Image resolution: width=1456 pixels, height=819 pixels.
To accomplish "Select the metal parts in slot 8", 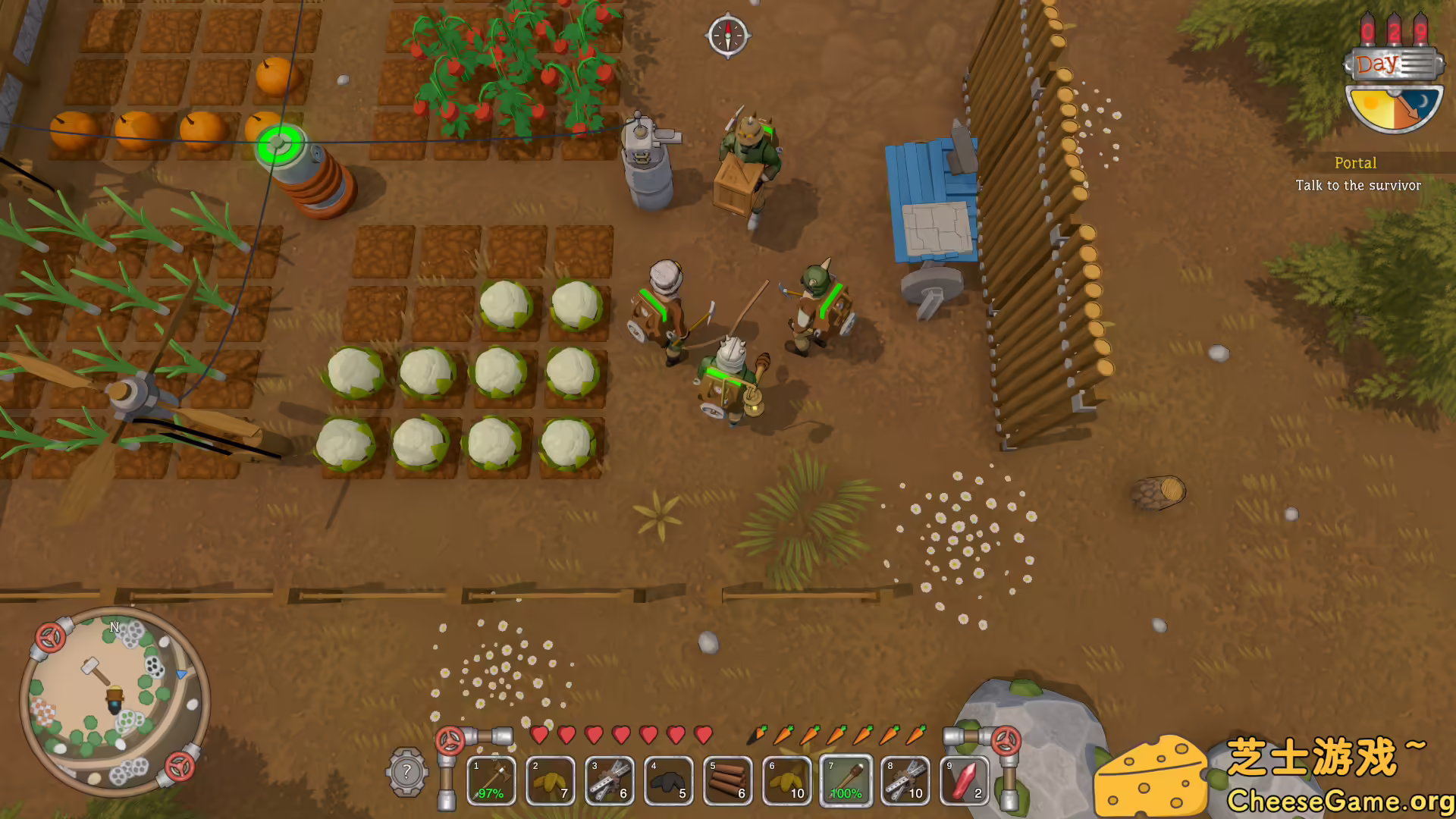I will tap(905, 780).
